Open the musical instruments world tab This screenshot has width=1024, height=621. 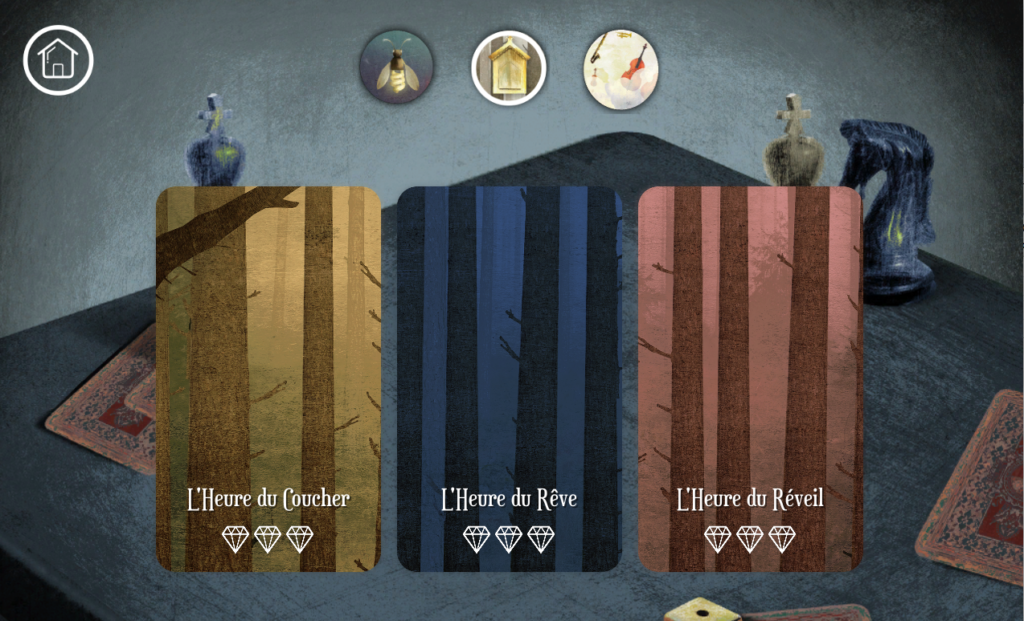621,67
